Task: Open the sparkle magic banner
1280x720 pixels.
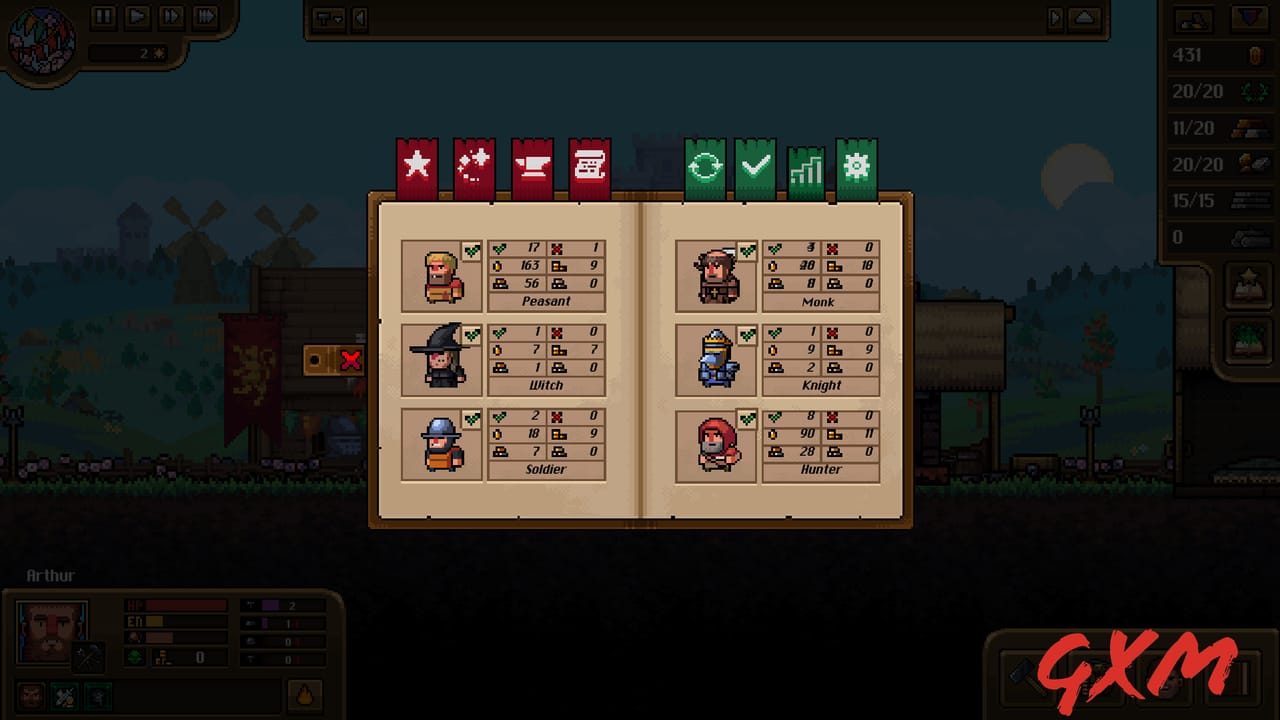Action: coord(473,162)
